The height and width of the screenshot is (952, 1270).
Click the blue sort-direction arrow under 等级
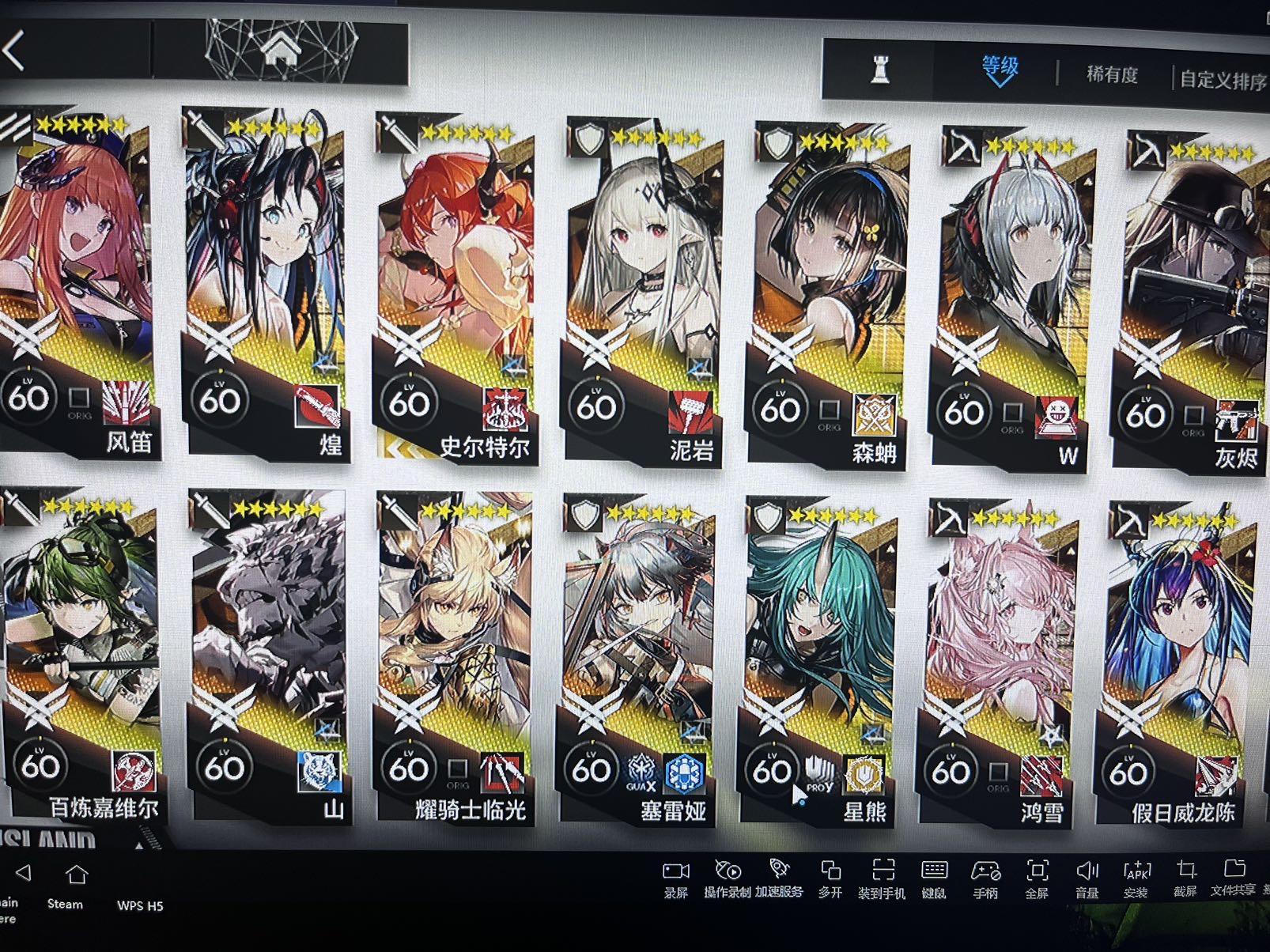click(1000, 81)
